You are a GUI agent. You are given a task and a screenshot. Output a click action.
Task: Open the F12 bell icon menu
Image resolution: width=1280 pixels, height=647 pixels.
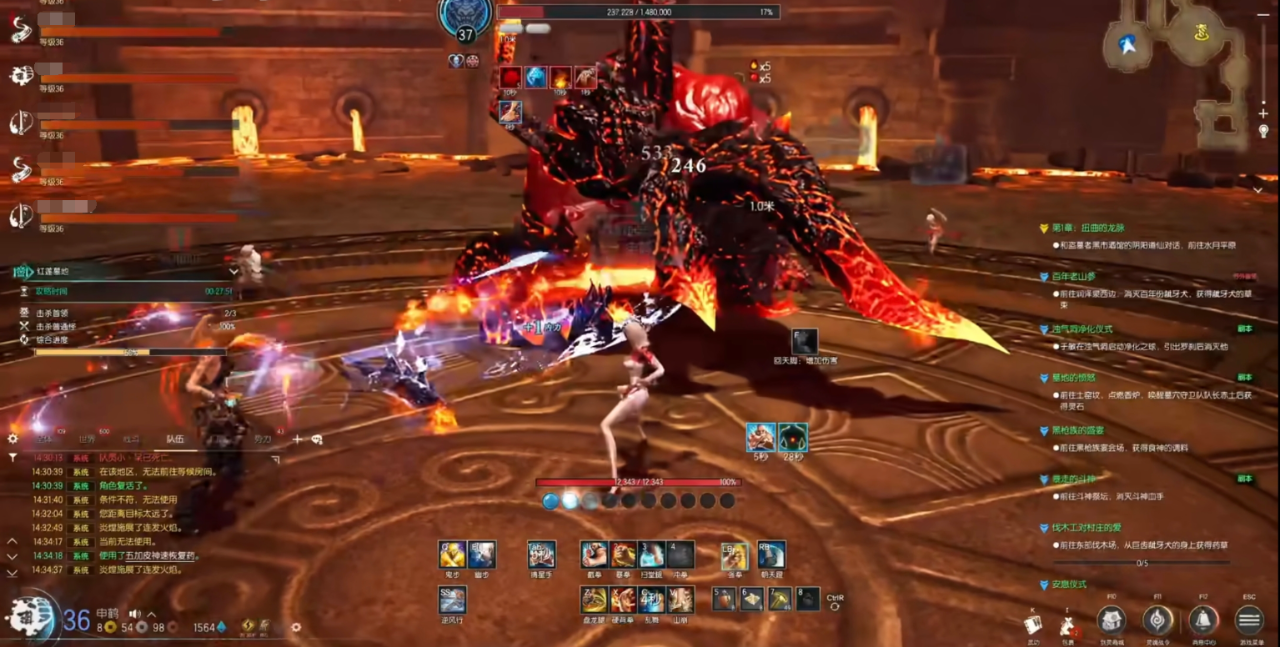[1203, 620]
